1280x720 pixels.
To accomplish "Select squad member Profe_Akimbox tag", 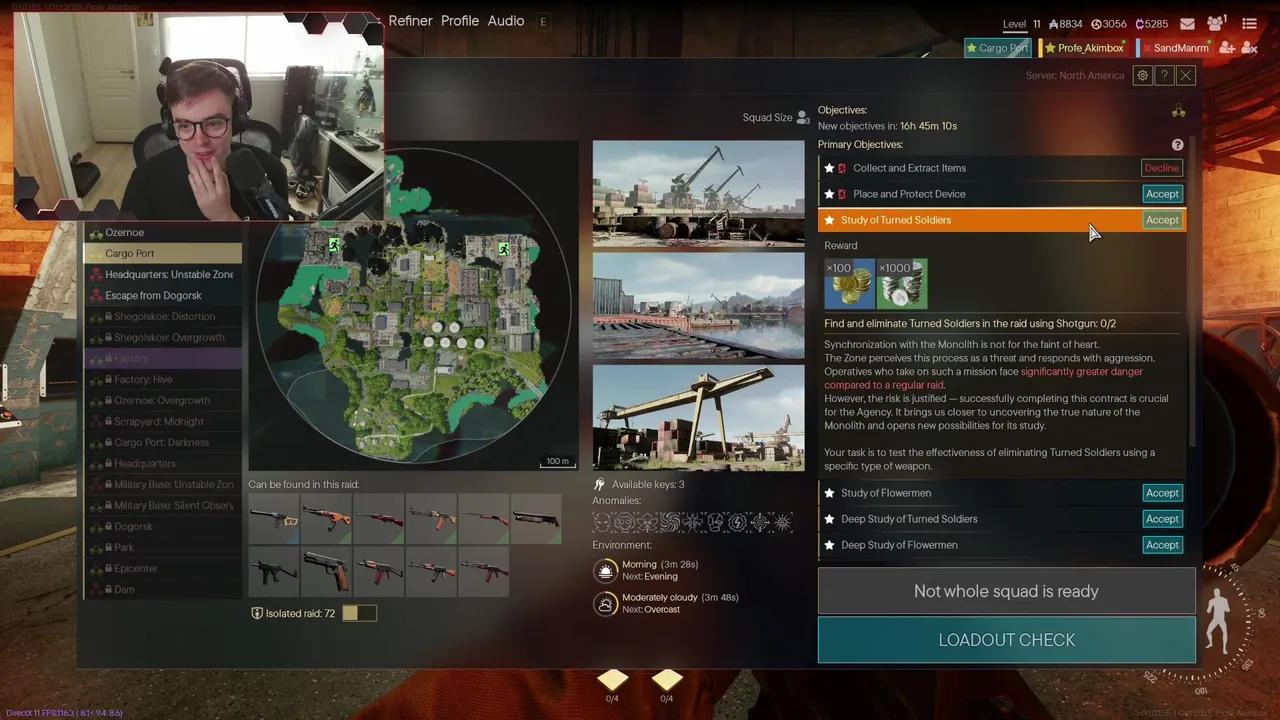I will [1085, 48].
